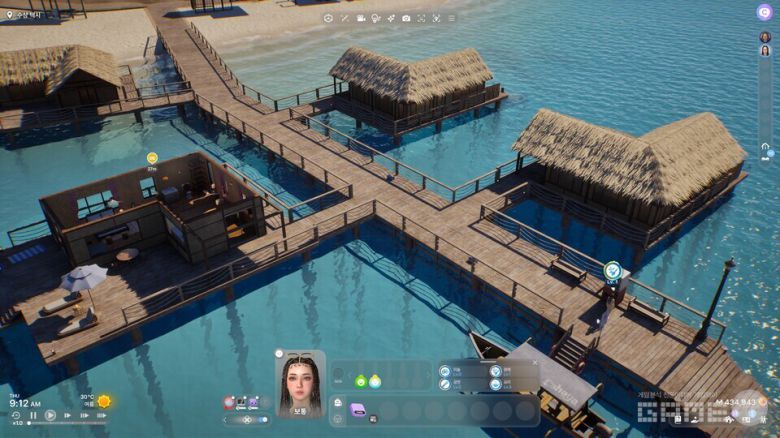Click the yellow marker above the house

pyautogui.click(x=152, y=158)
